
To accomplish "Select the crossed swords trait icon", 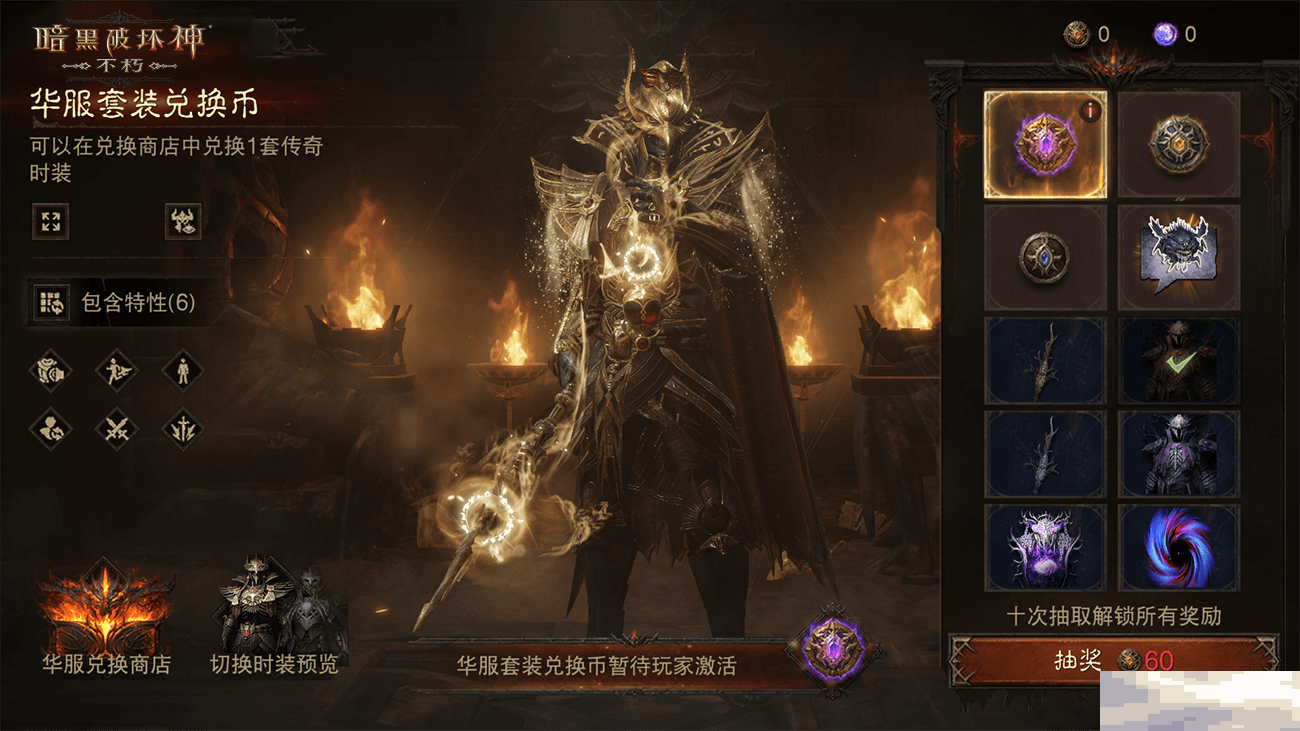I will pyautogui.click(x=117, y=430).
